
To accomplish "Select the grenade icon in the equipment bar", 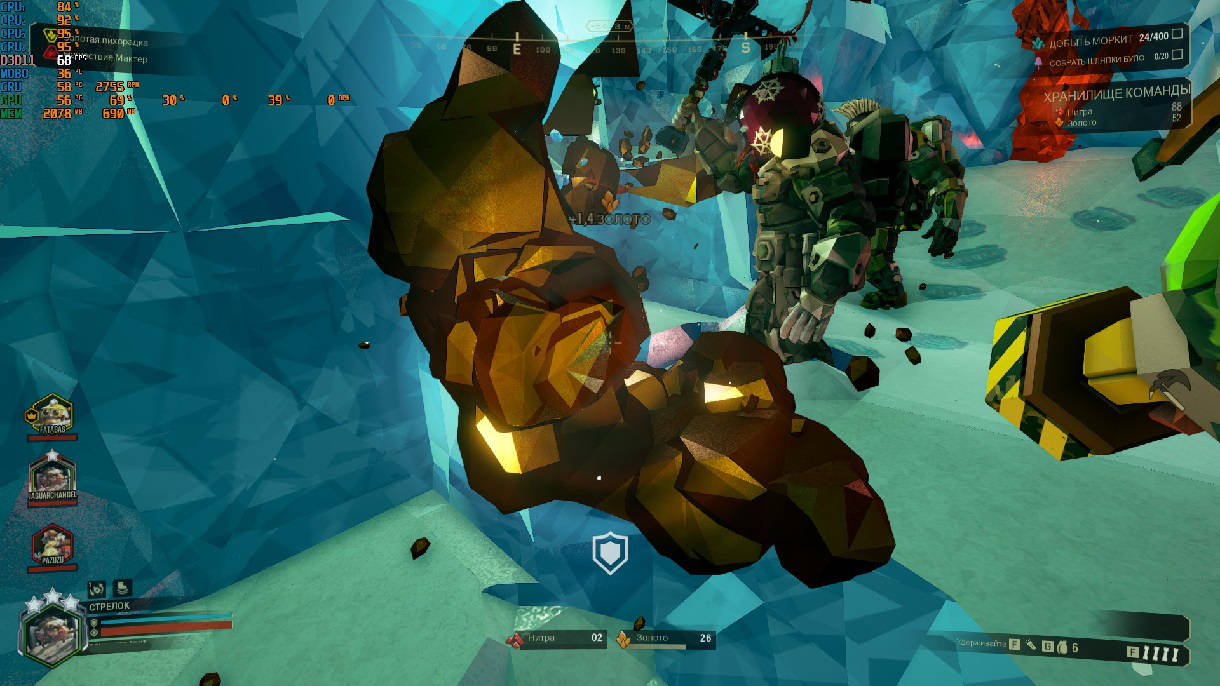I will pos(1063,647).
